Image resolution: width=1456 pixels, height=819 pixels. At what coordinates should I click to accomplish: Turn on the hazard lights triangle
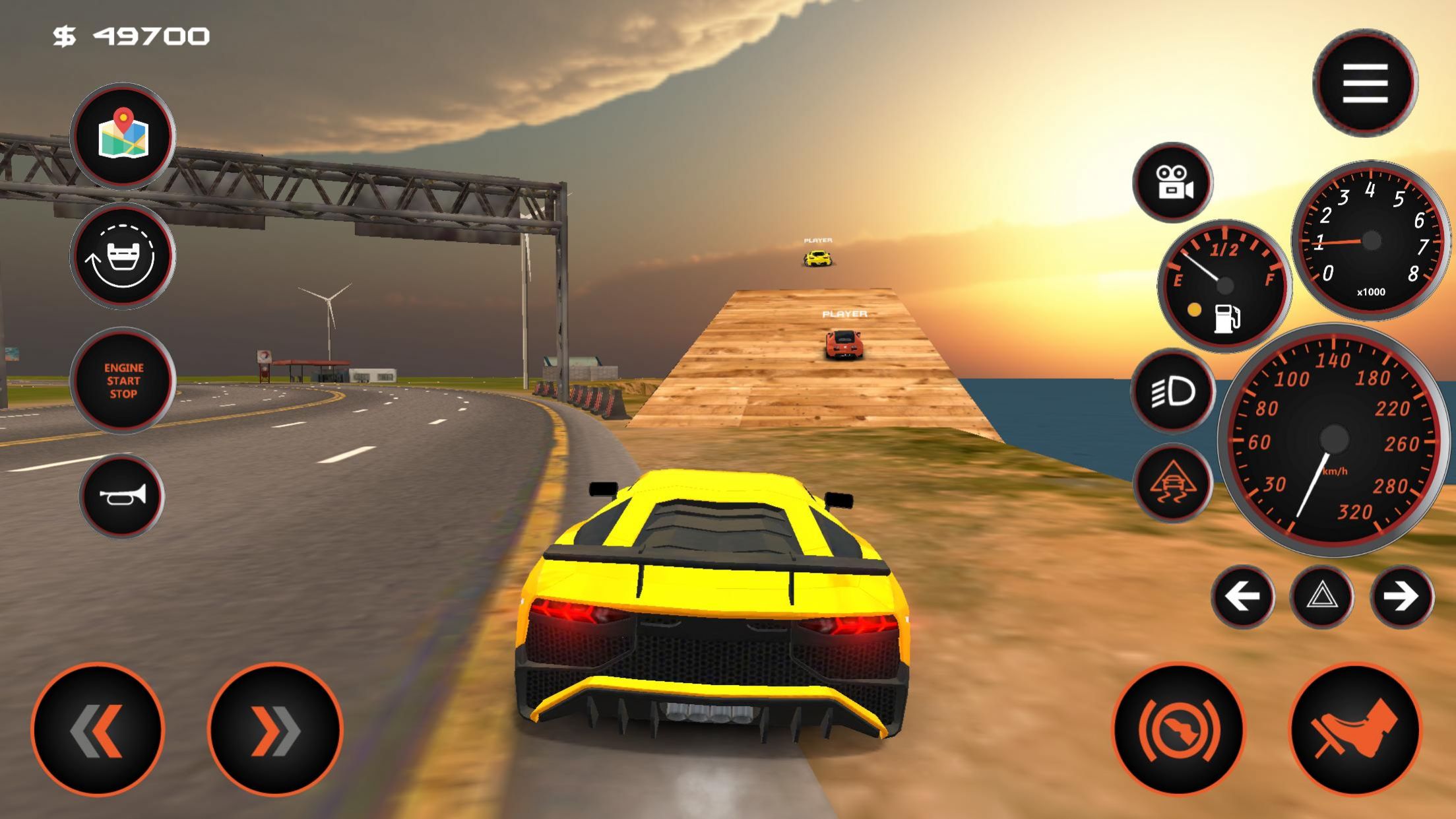tap(1322, 597)
